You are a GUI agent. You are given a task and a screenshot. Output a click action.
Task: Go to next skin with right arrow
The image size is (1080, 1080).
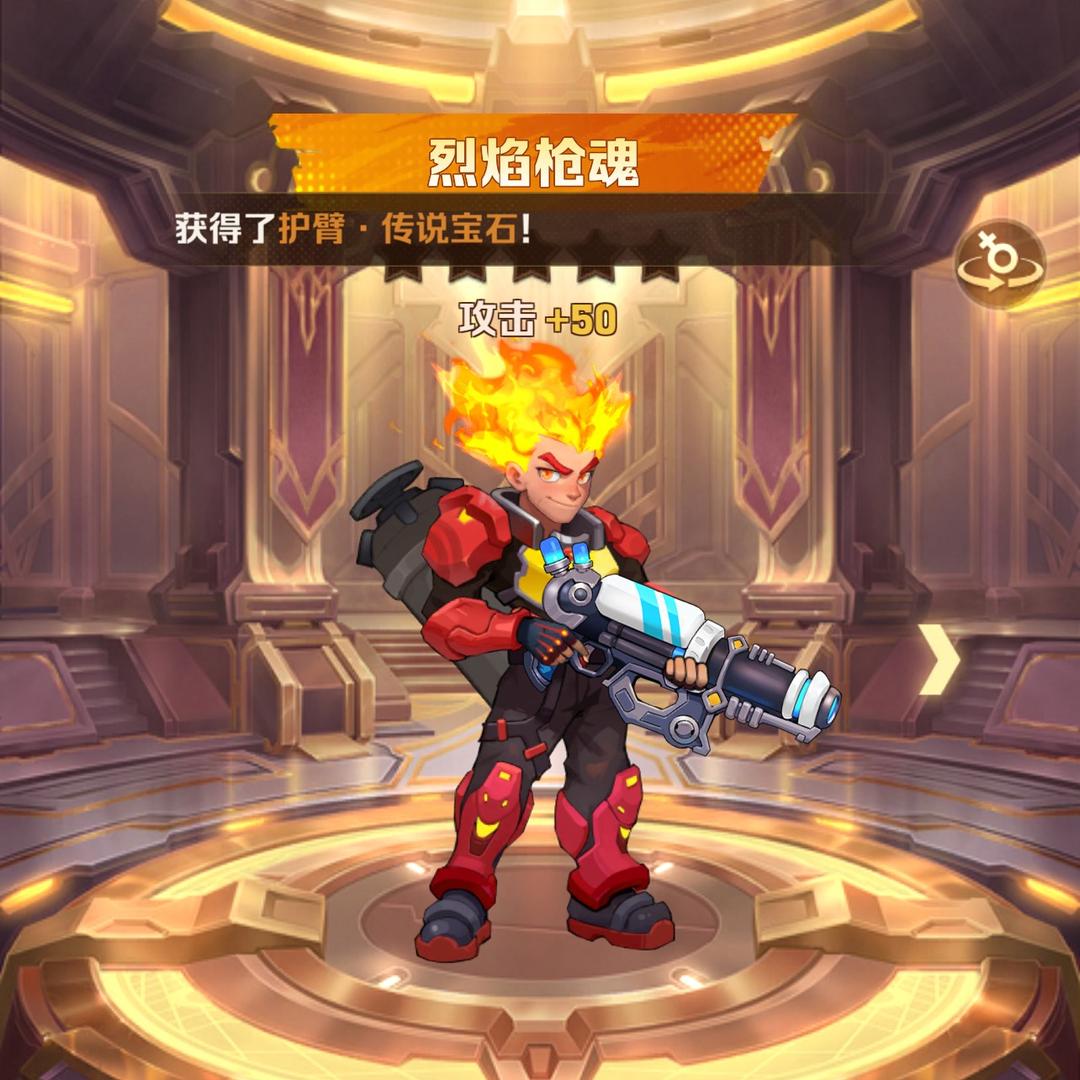tap(938, 659)
